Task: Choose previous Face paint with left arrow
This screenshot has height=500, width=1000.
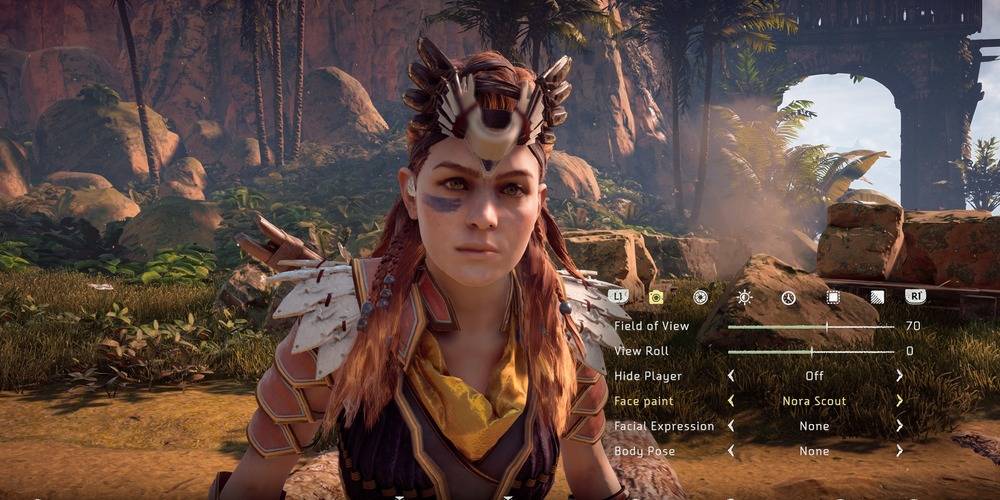Action: point(730,401)
